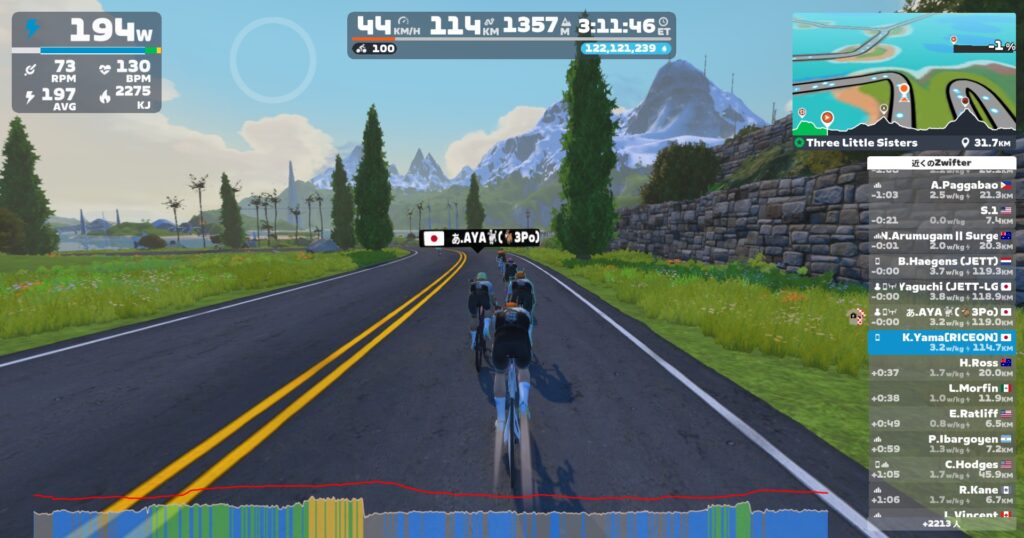The width and height of the screenshot is (1024, 538).
Task: Choose B.Haegens (JETT) from the rider list
Action: click(940, 266)
